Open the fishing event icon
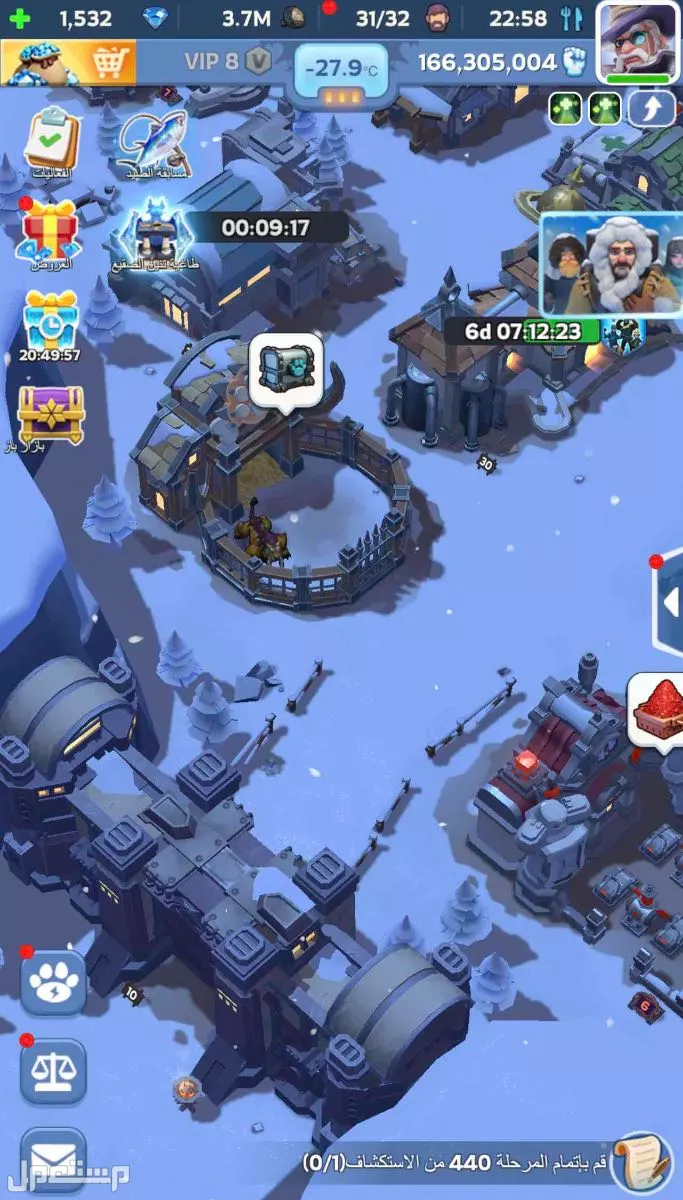This screenshot has width=683, height=1200. [152, 142]
